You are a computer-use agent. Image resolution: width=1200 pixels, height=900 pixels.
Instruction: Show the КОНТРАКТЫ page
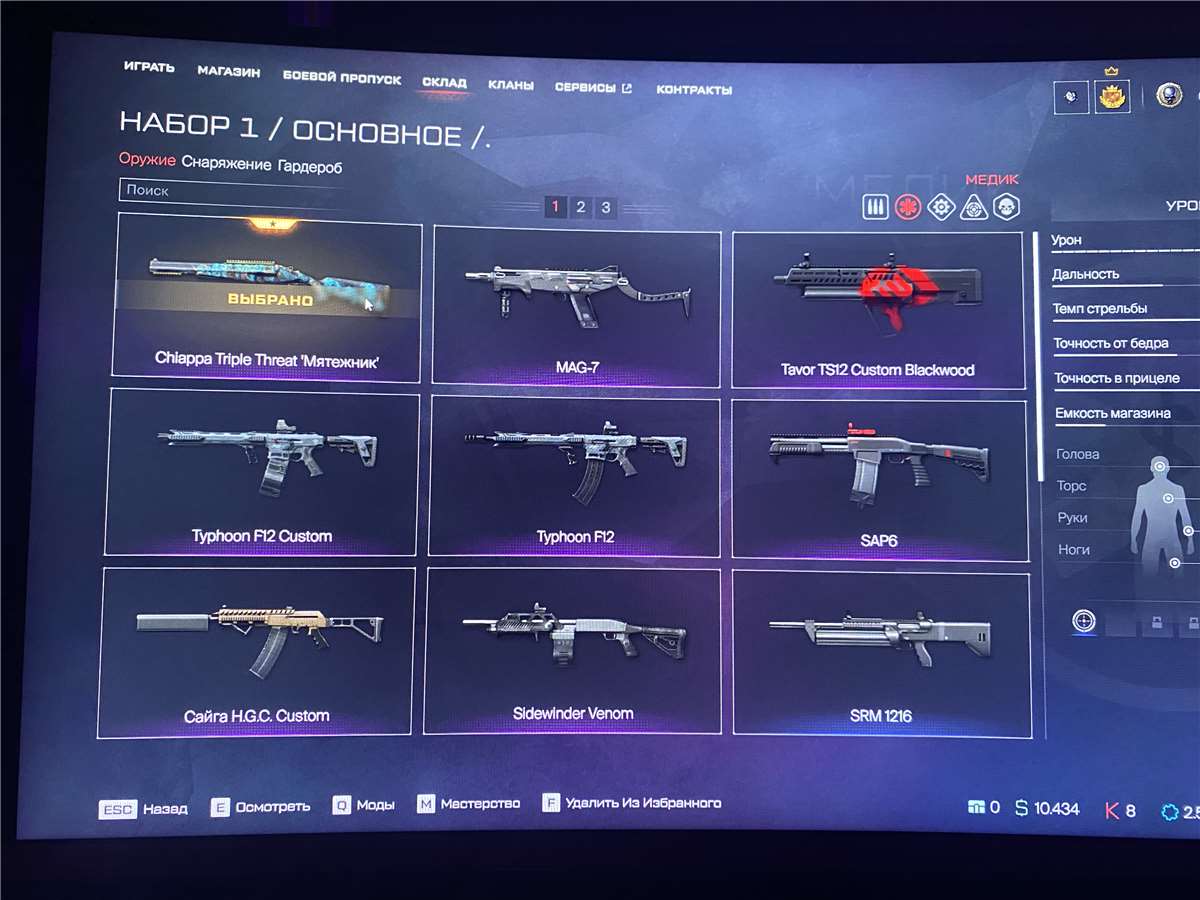(x=694, y=90)
